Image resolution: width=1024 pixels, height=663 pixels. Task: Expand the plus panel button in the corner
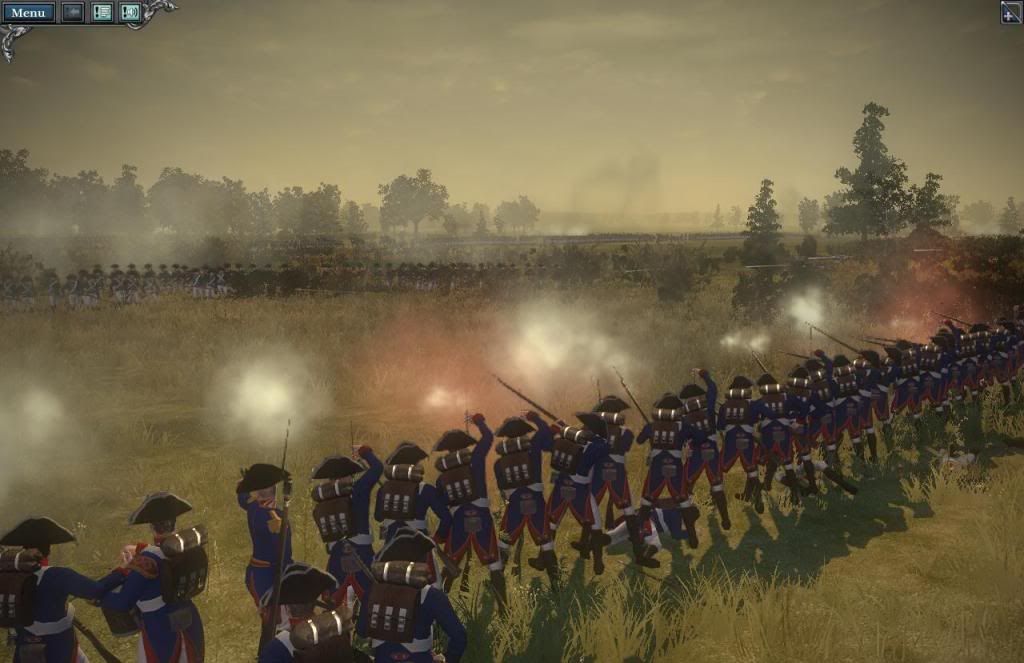(1011, 12)
